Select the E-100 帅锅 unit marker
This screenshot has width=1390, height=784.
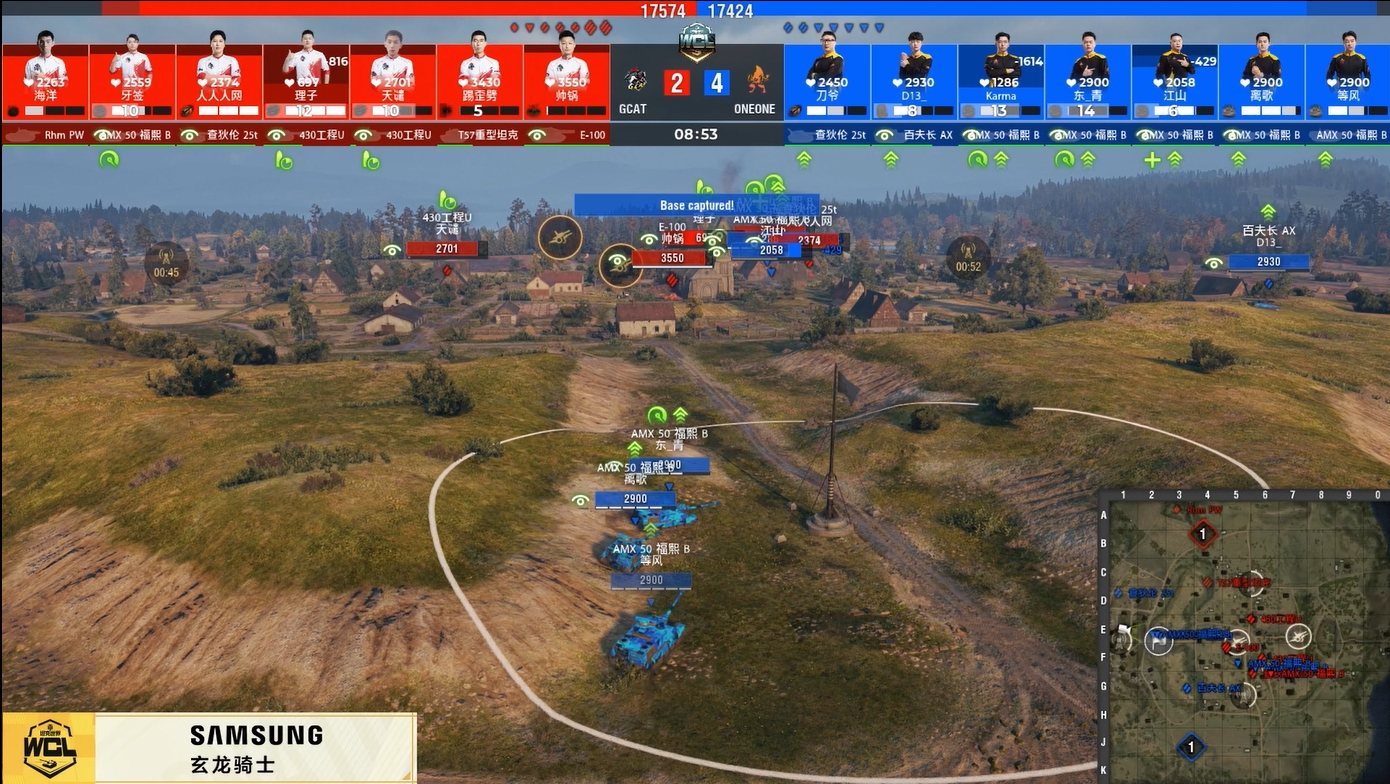tap(671, 257)
